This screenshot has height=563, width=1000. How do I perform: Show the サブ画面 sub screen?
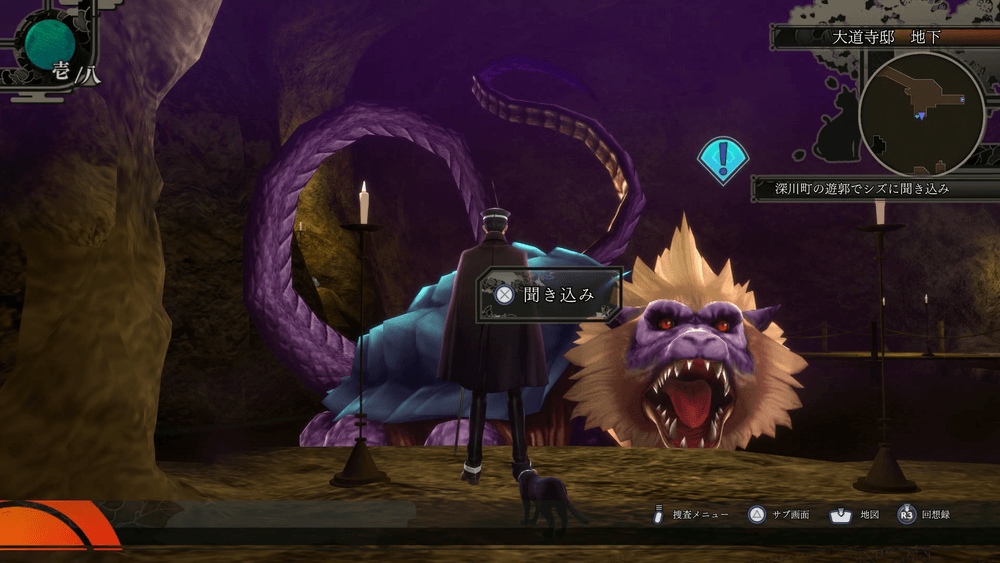[780, 515]
